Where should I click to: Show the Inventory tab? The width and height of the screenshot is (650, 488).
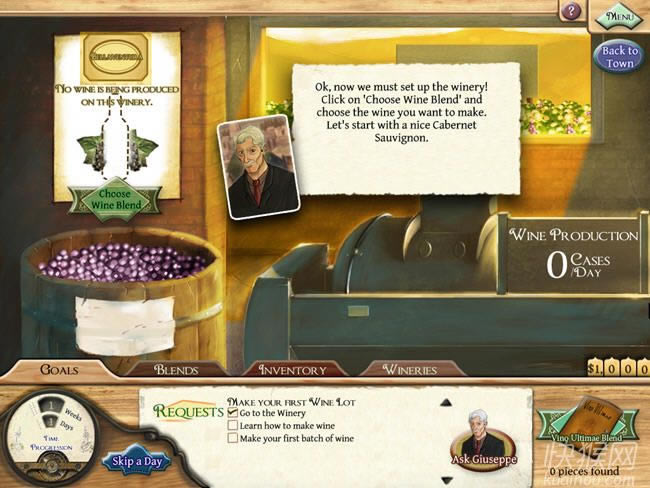pyautogui.click(x=292, y=369)
